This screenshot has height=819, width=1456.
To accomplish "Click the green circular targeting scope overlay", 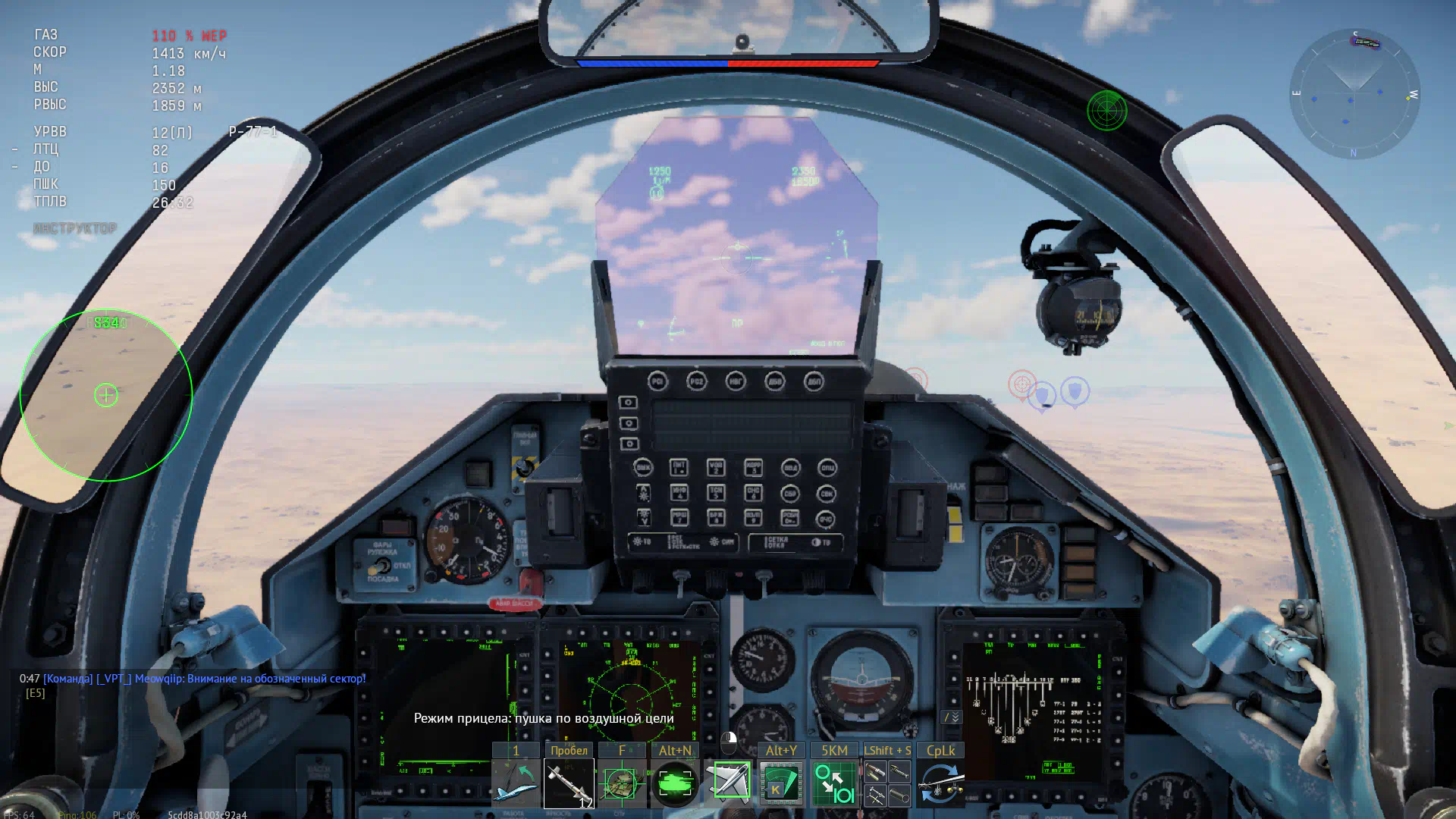I will point(106,395).
